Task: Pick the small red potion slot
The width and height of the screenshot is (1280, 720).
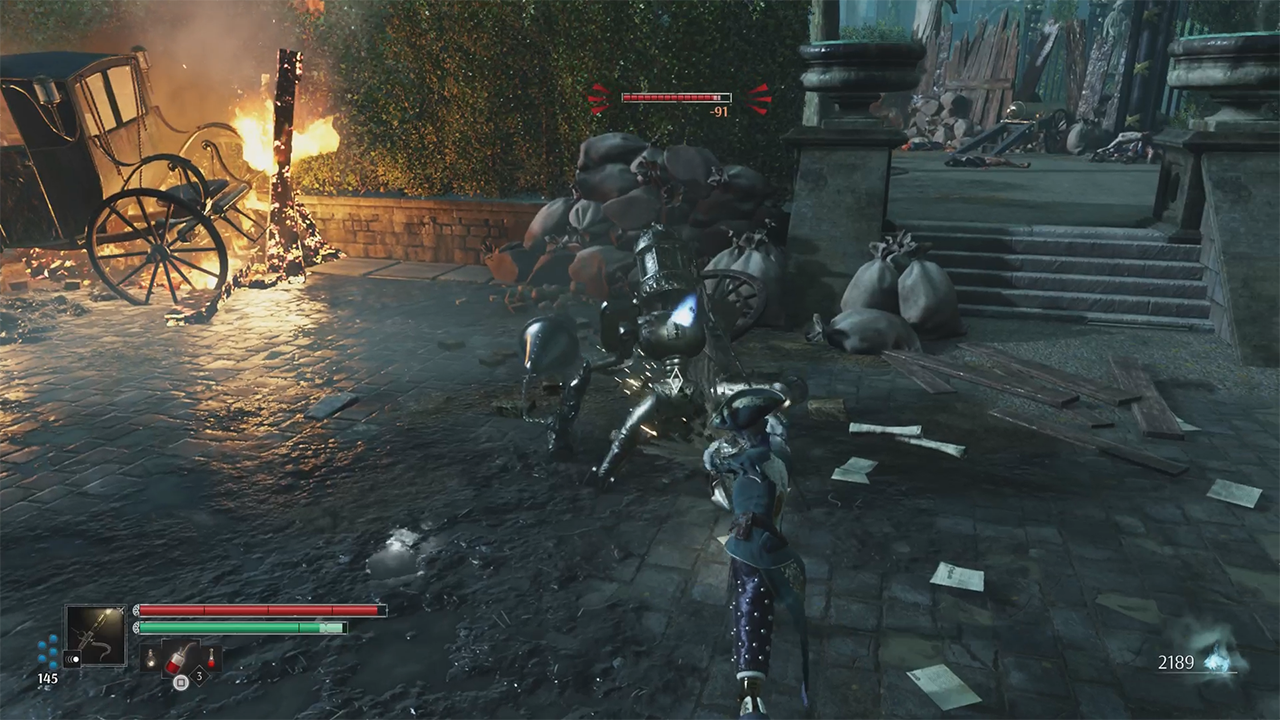Action: (212, 656)
